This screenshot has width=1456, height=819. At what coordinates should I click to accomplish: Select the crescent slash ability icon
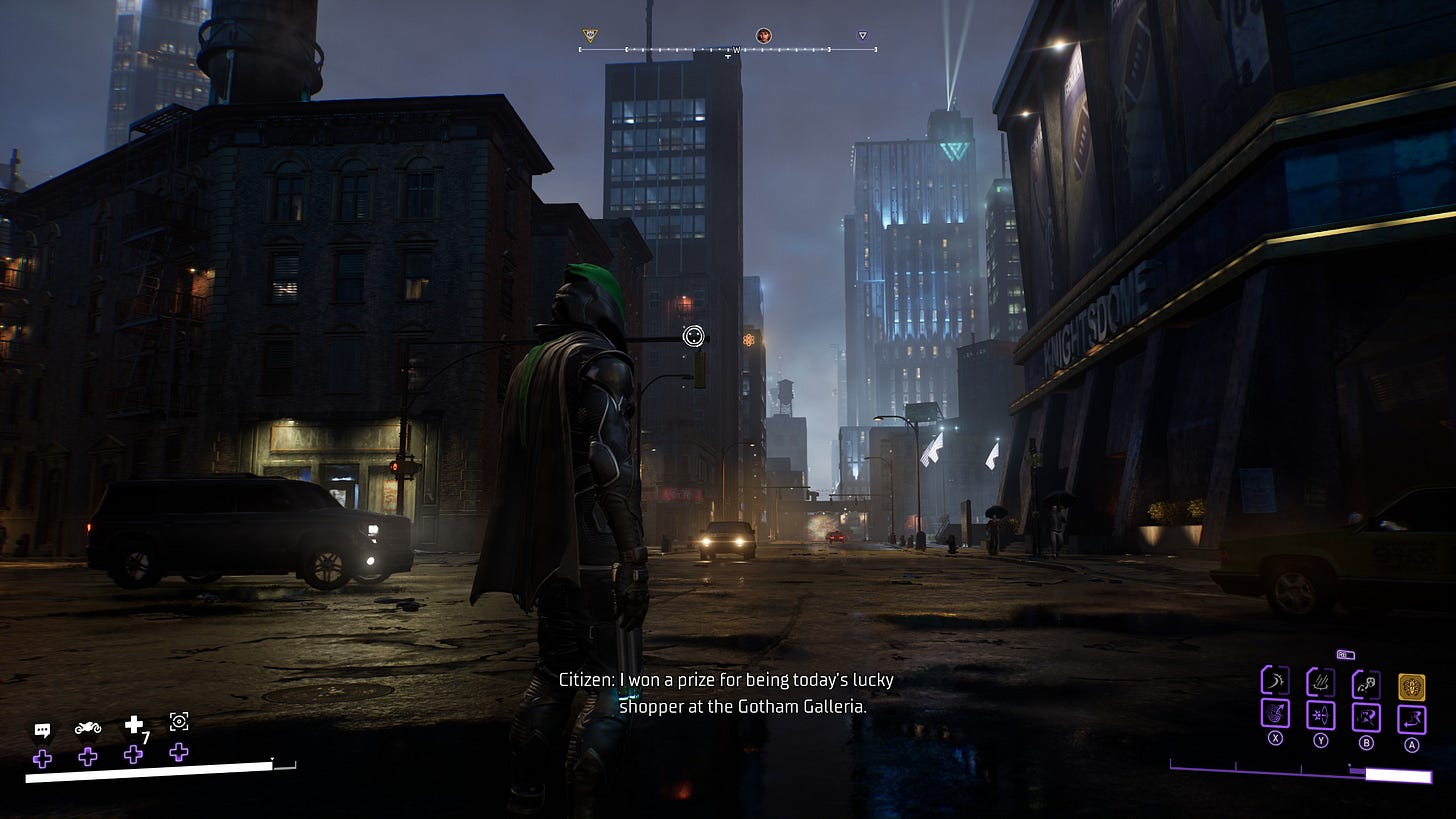[x=1274, y=683]
